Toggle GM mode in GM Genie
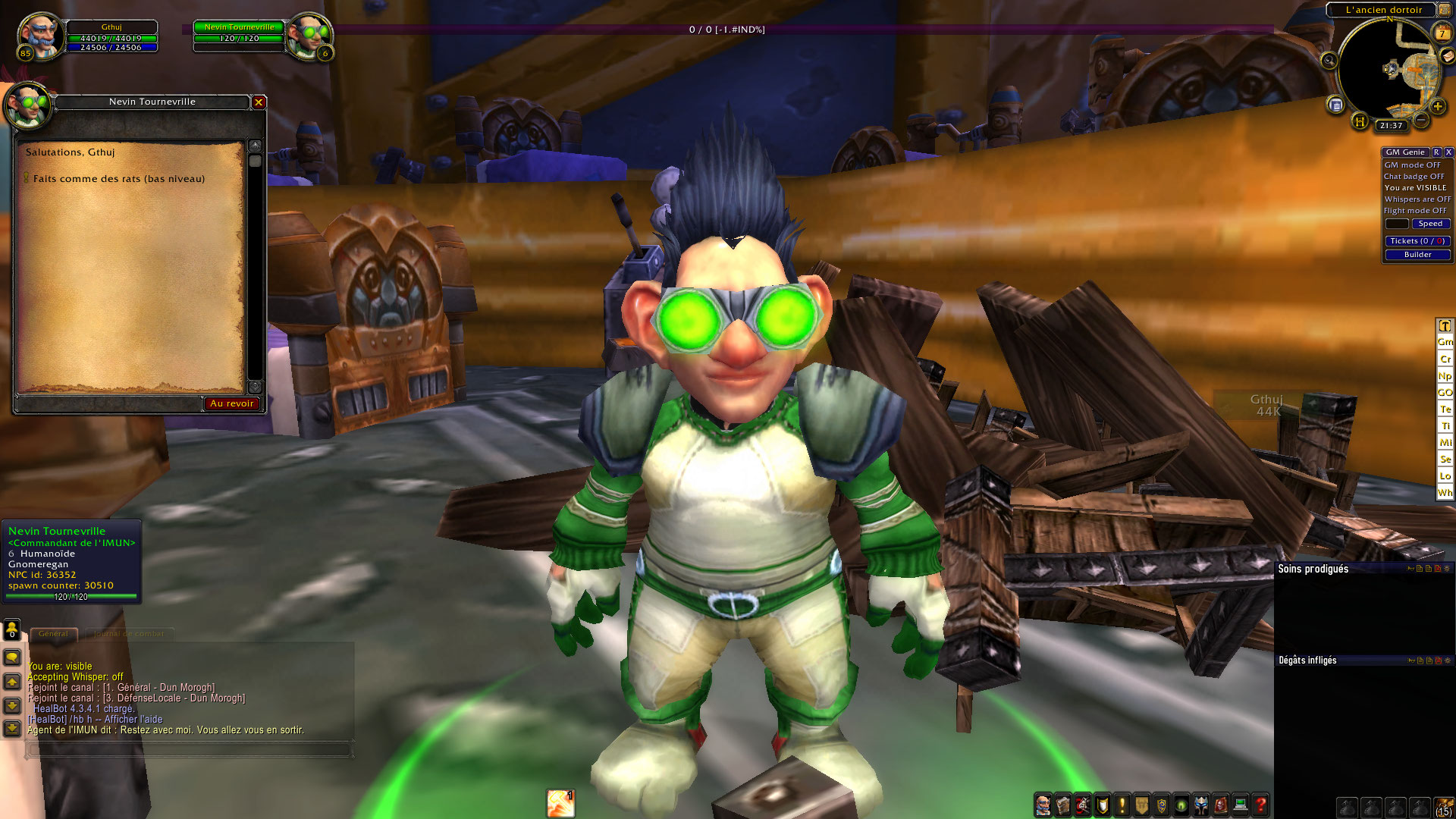Screen dimensions: 1456x819 1412,165
